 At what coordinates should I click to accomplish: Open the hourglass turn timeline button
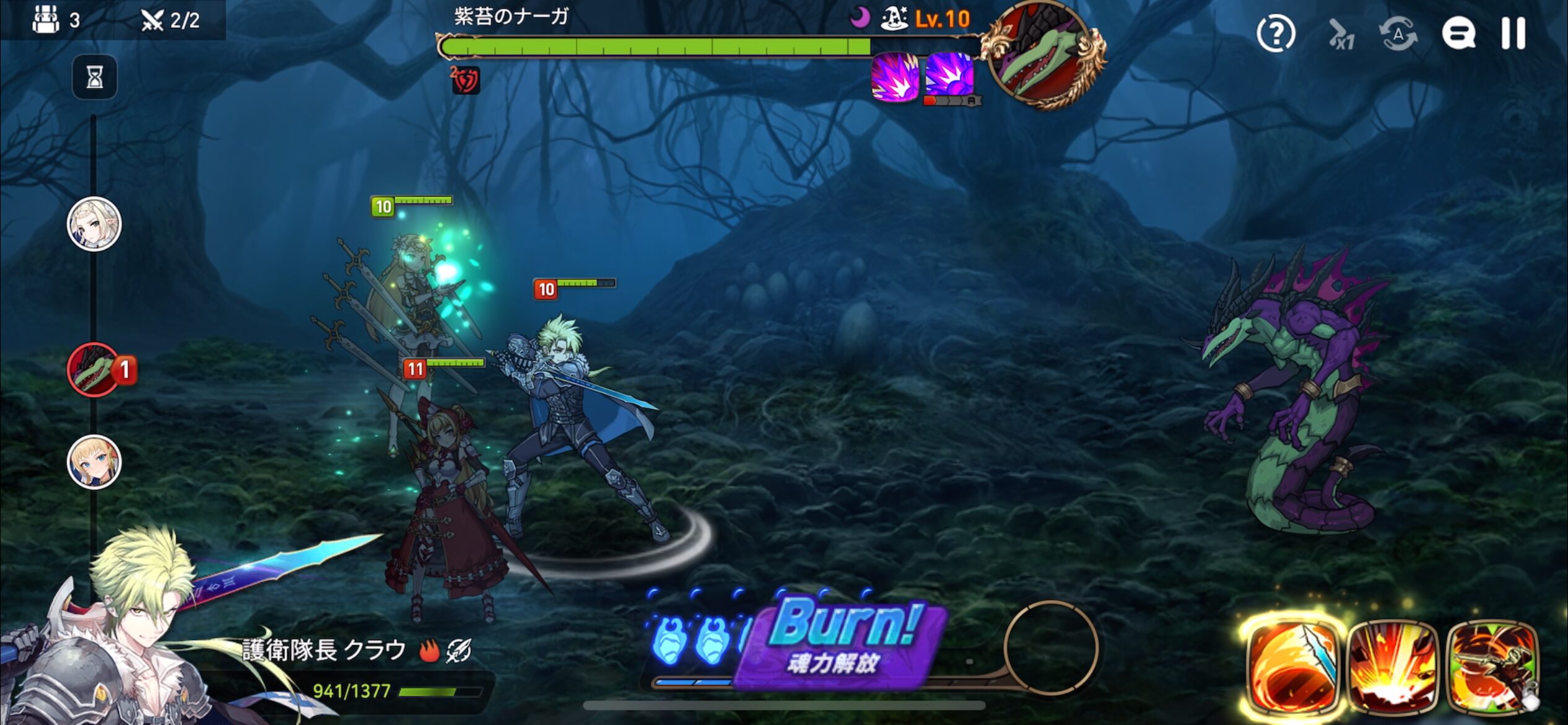94,77
